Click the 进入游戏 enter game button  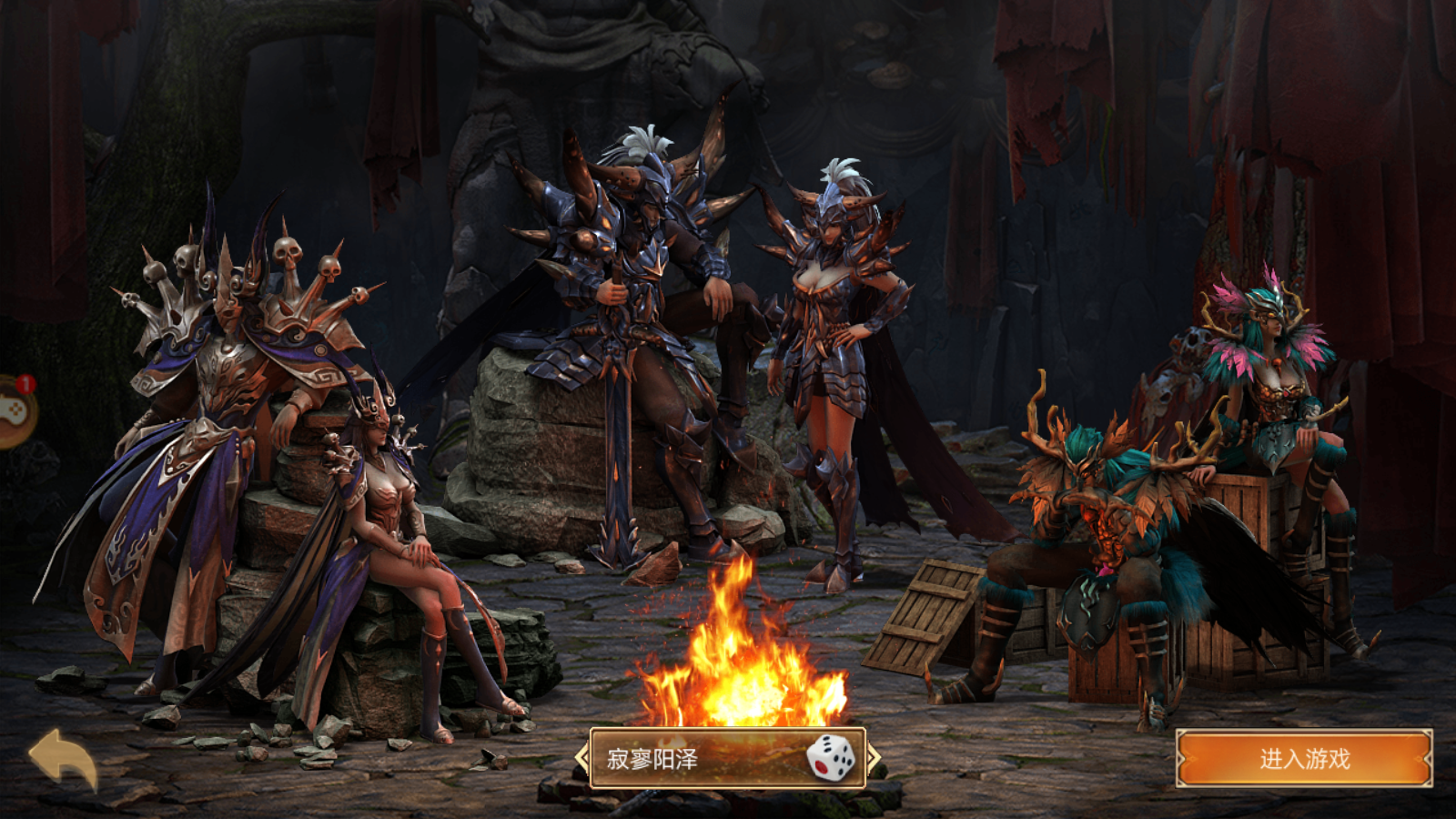point(1304,759)
